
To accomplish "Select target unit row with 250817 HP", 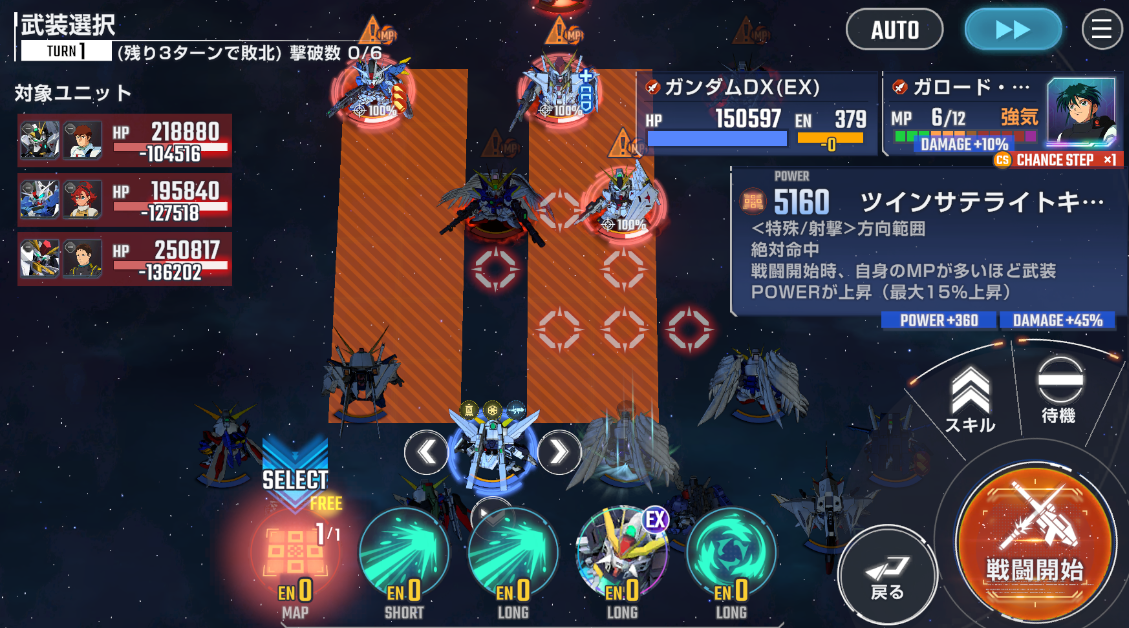I will click(124, 260).
